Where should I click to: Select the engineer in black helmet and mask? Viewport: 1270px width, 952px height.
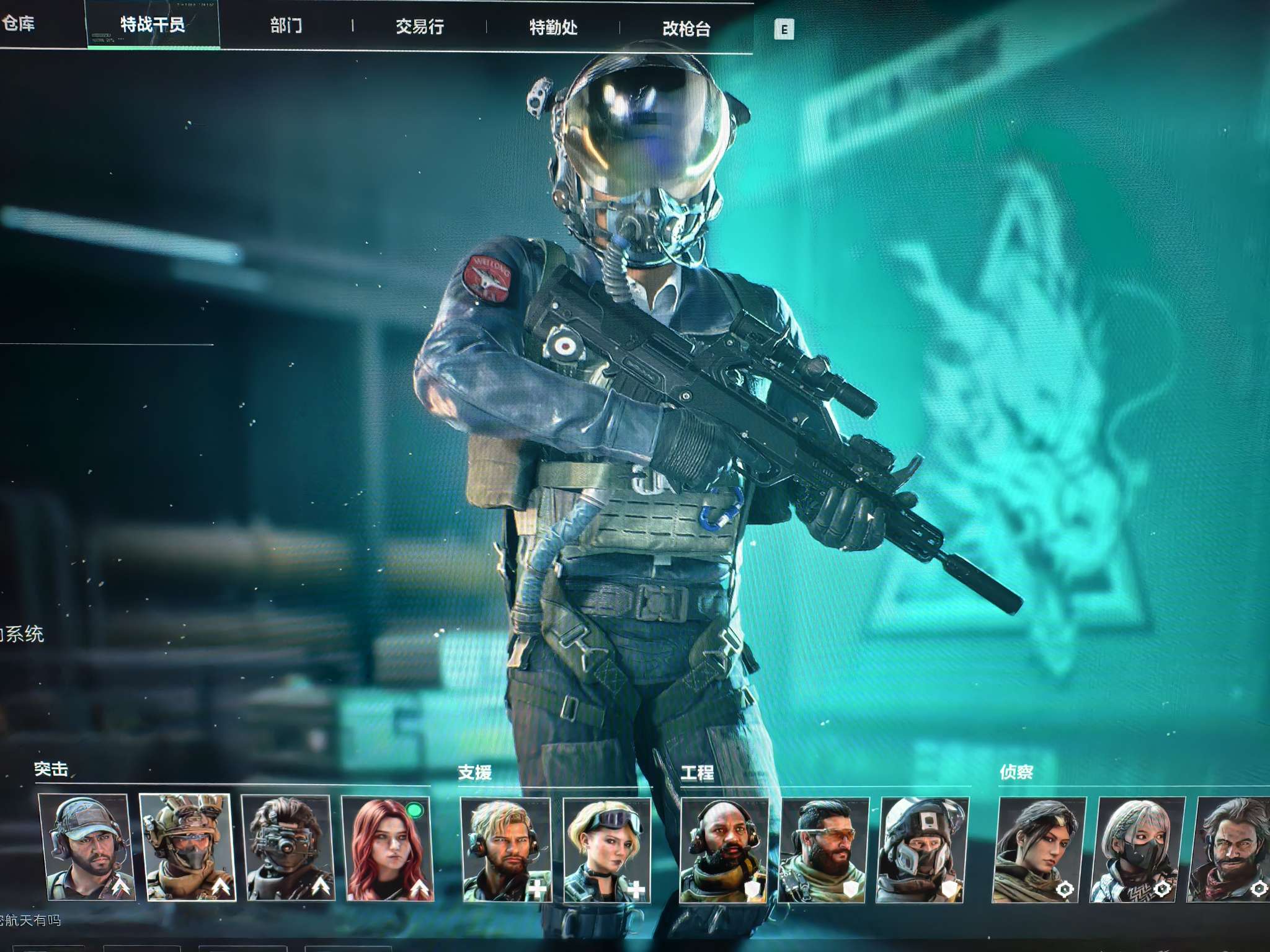coord(923,850)
